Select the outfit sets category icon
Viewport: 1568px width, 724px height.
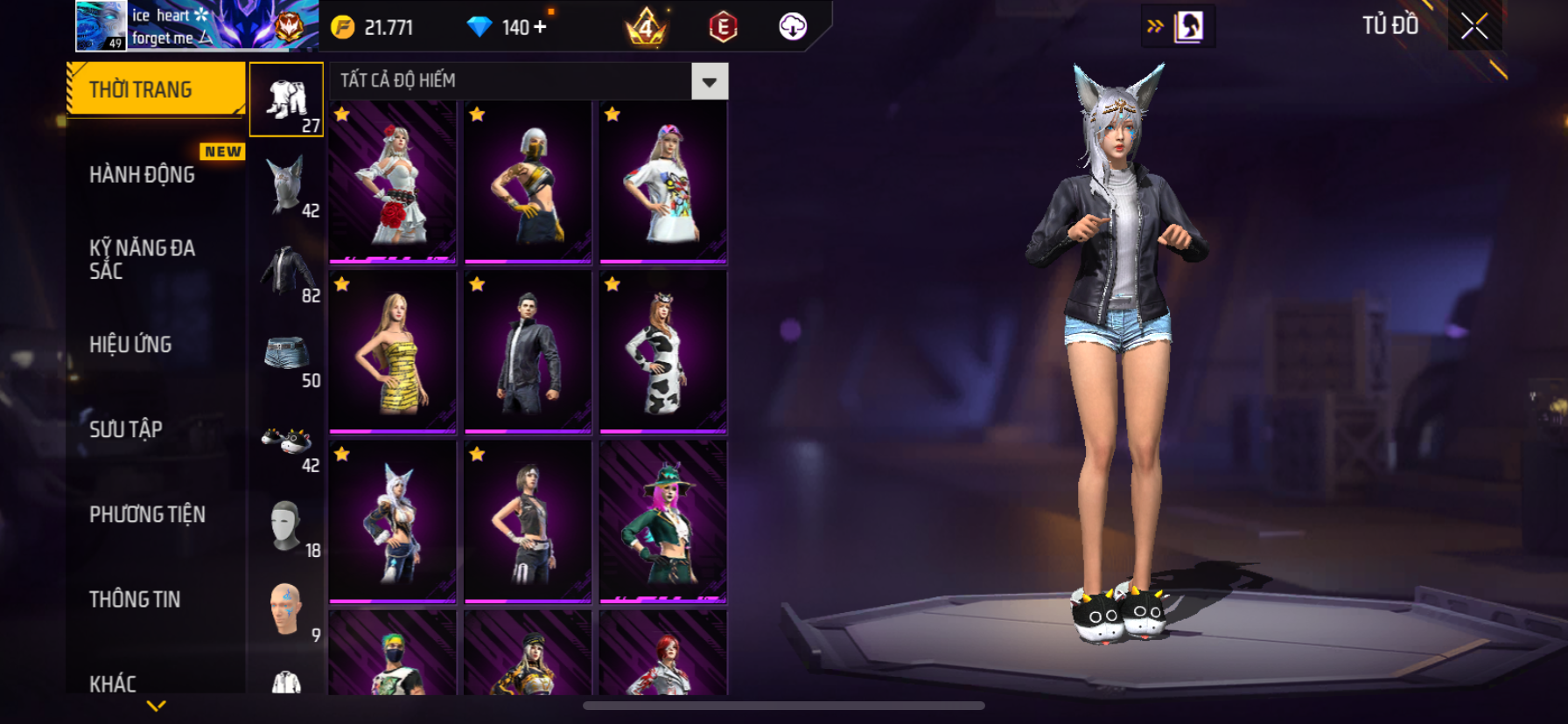[x=287, y=100]
